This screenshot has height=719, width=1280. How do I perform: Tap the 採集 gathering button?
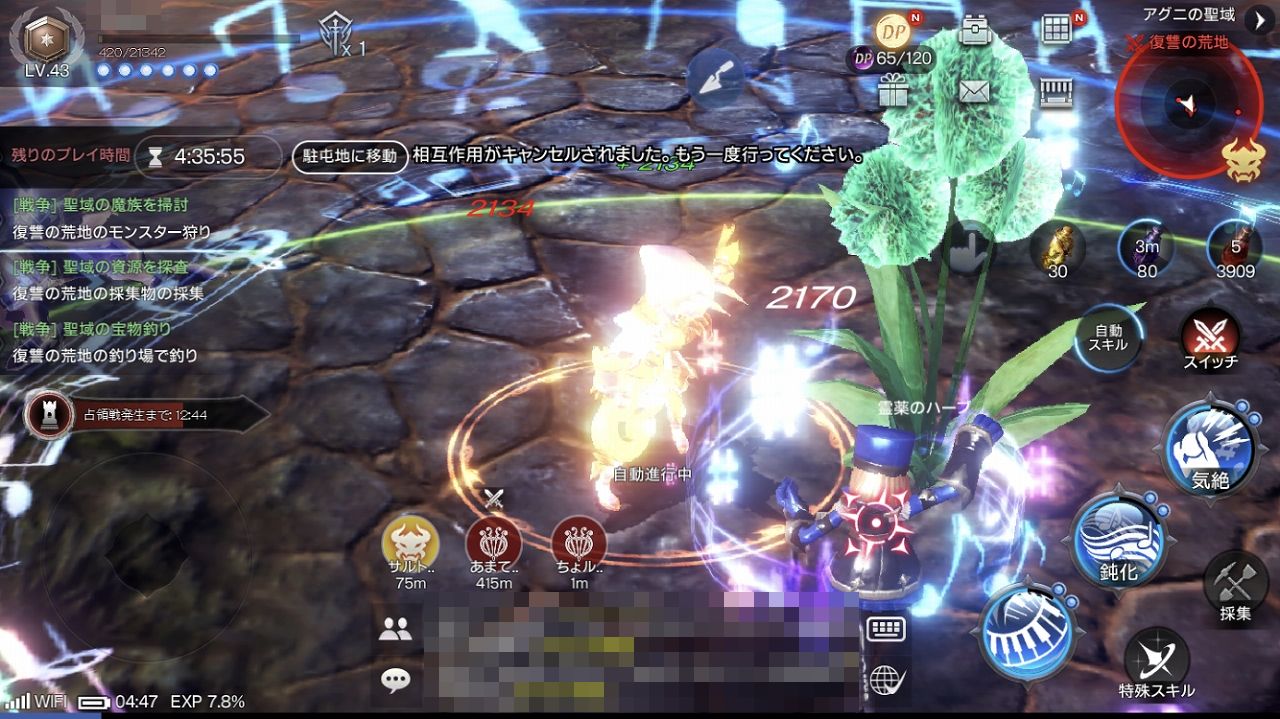point(1235,586)
